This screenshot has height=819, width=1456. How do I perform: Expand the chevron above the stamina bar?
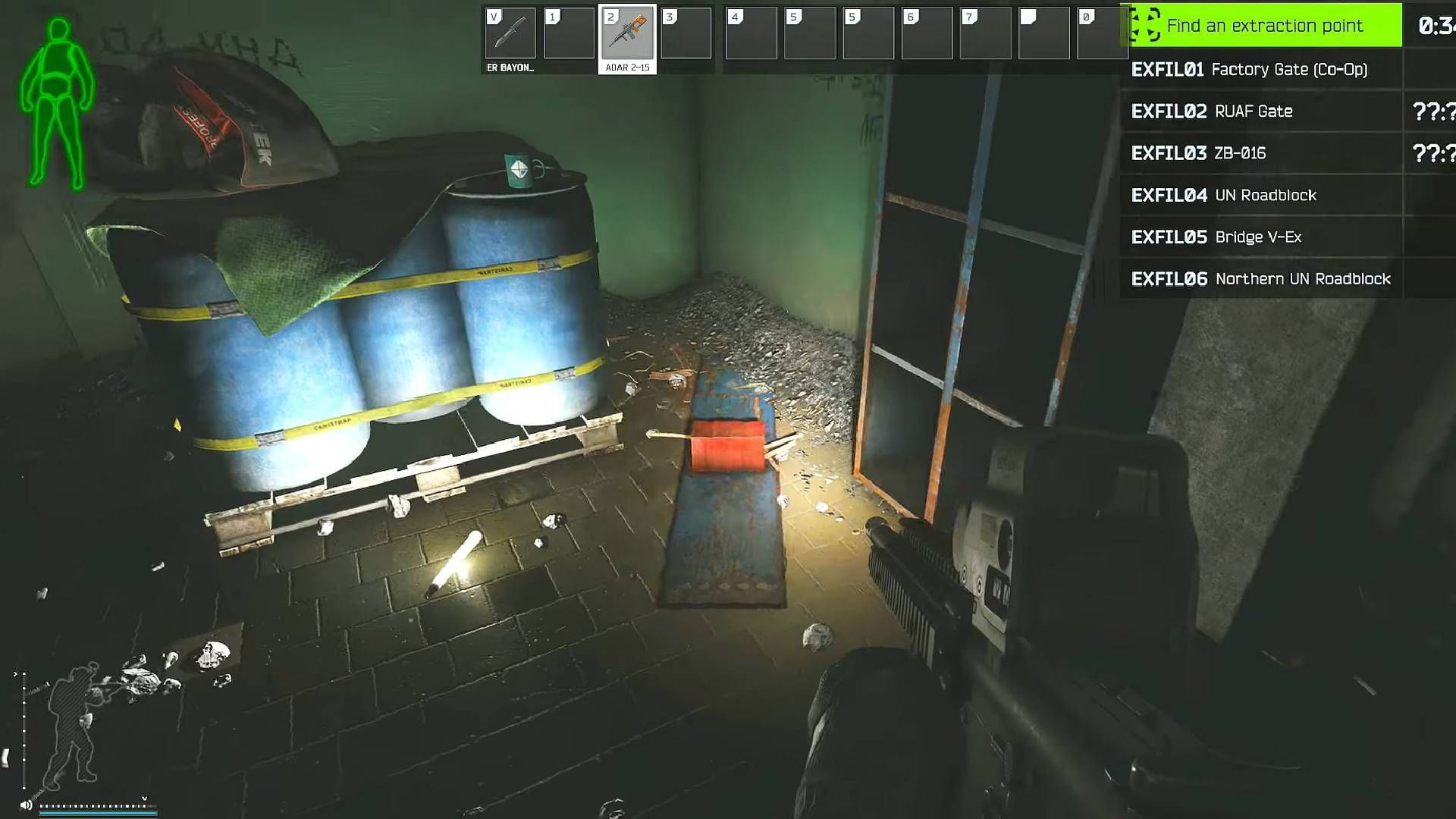tap(144, 798)
